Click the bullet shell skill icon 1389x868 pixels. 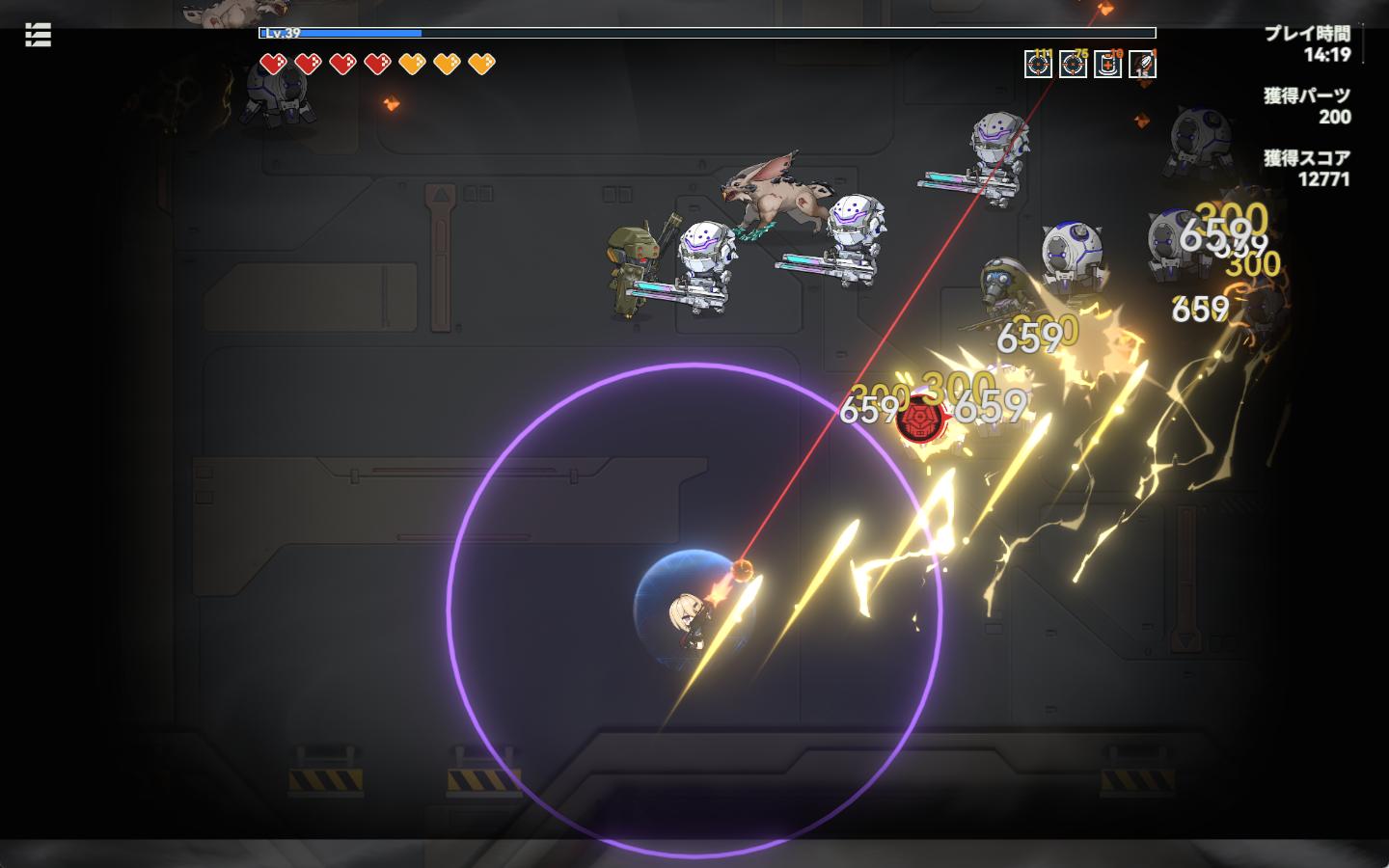coord(1142,65)
